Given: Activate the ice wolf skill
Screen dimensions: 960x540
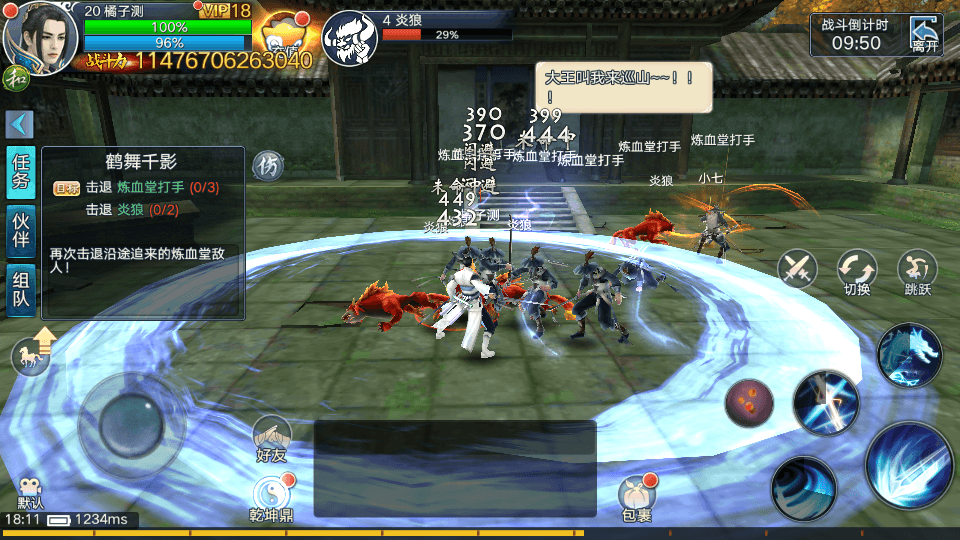Looking at the screenshot, I should tap(909, 355).
